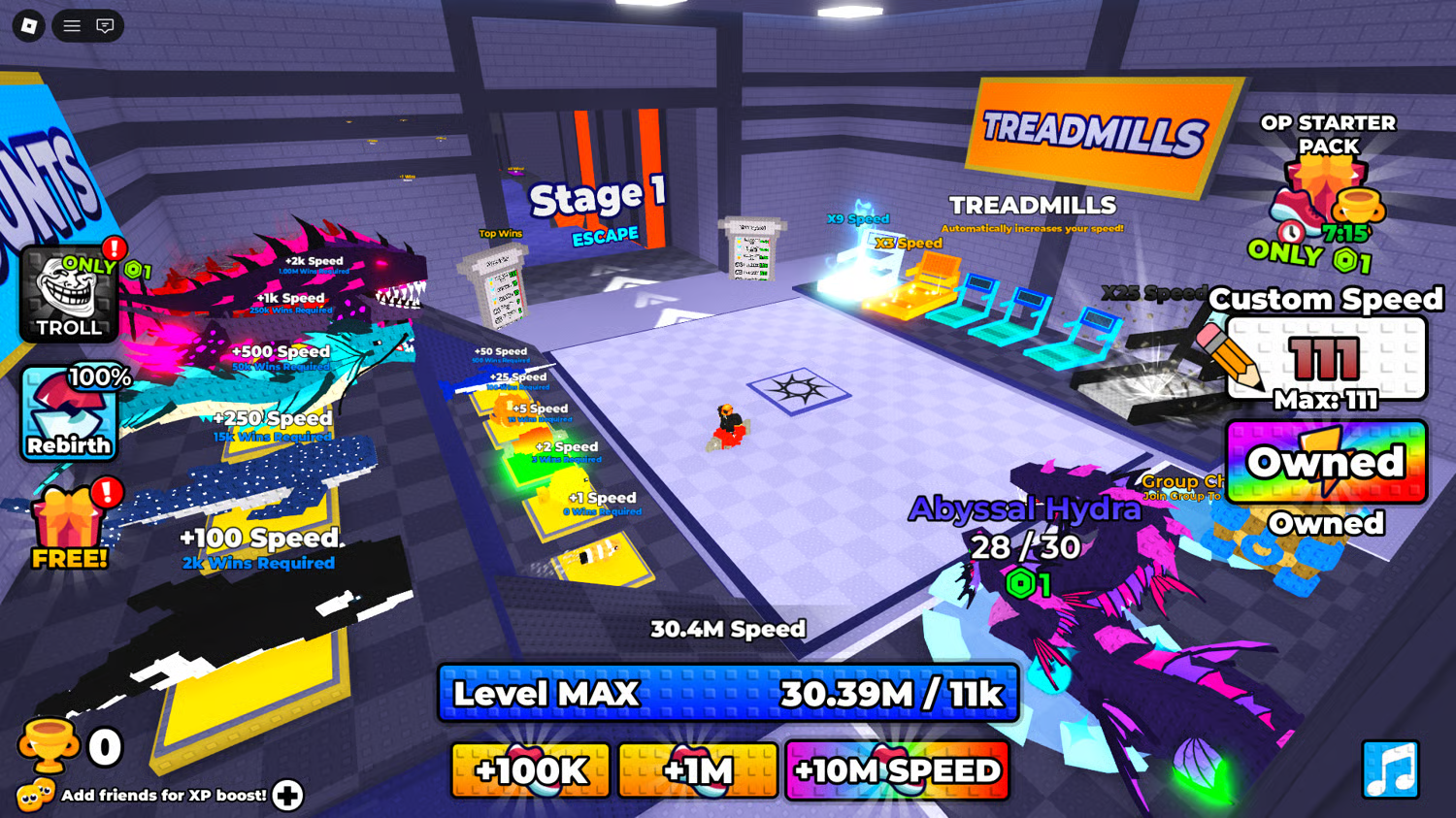Purchase the +10M SPEED boost
Image resolution: width=1456 pixels, height=818 pixels.
click(897, 770)
